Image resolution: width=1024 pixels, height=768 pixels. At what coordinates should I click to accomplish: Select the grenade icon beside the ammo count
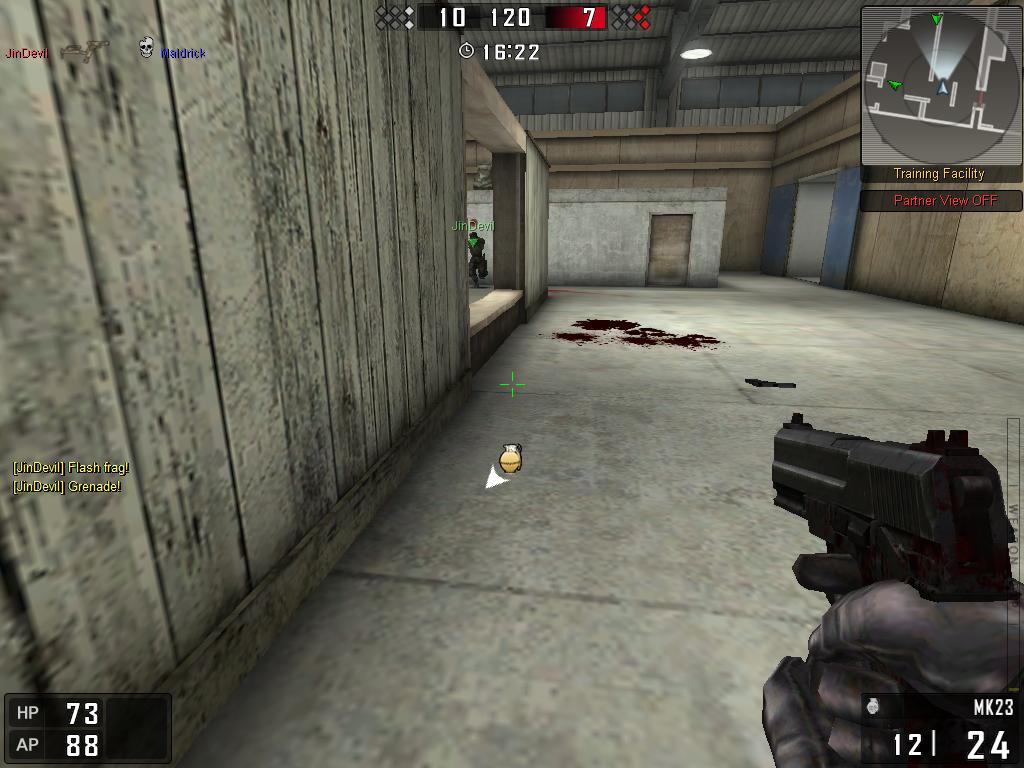(873, 707)
